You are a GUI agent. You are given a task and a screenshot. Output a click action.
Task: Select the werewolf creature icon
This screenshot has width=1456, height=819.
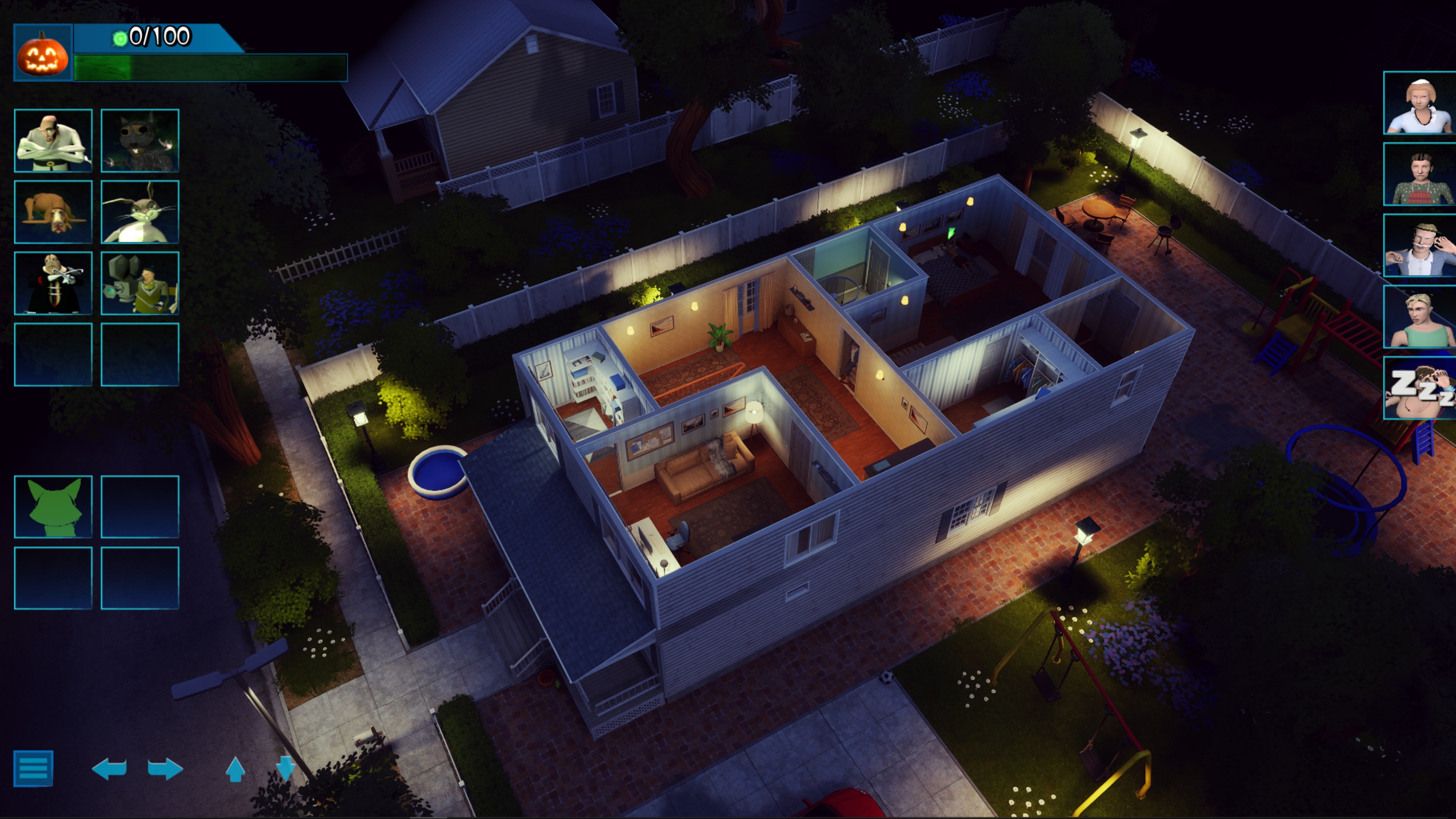click(x=140, y=141)
